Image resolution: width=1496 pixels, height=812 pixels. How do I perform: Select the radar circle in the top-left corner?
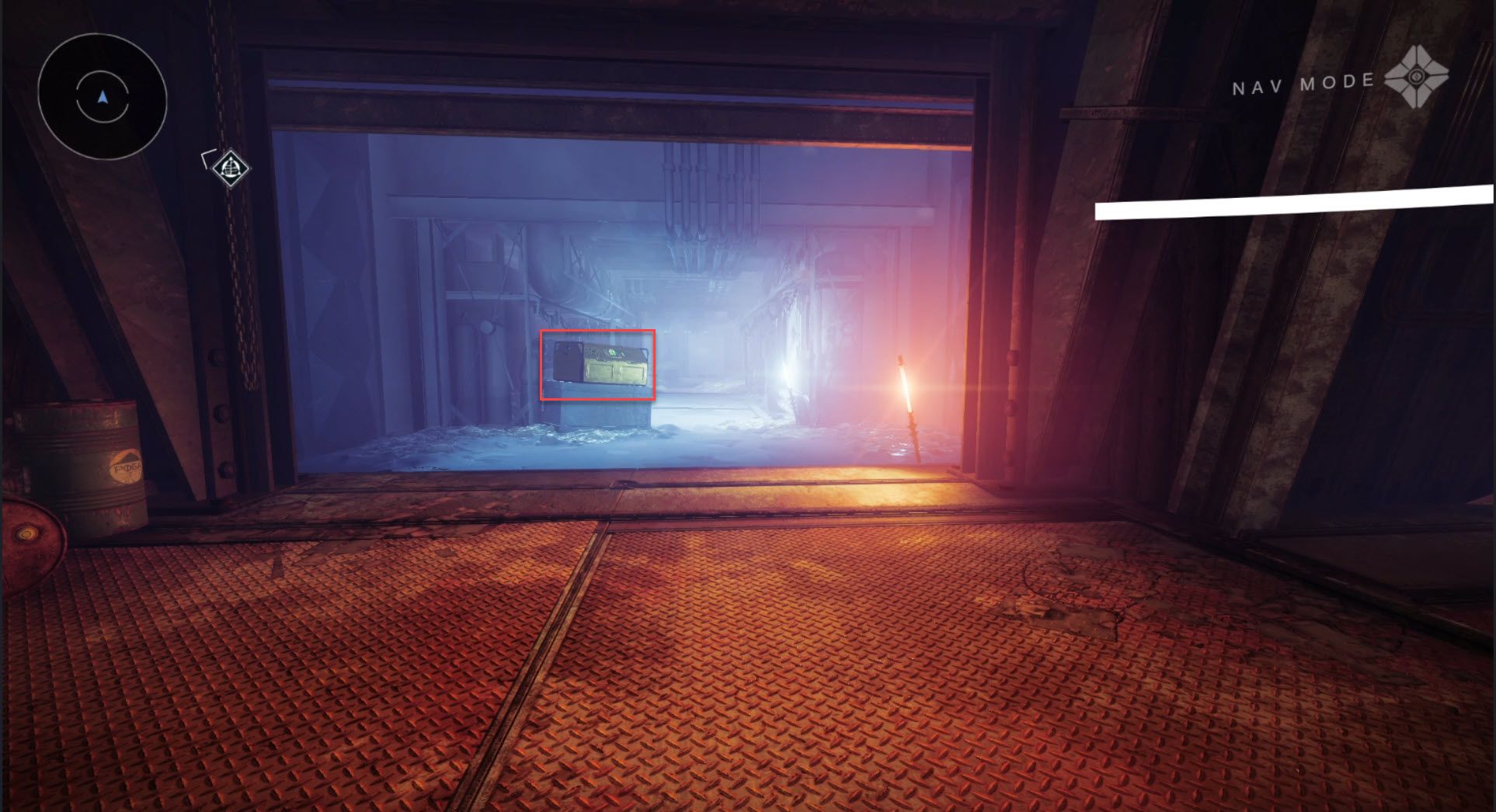[103, 97]
